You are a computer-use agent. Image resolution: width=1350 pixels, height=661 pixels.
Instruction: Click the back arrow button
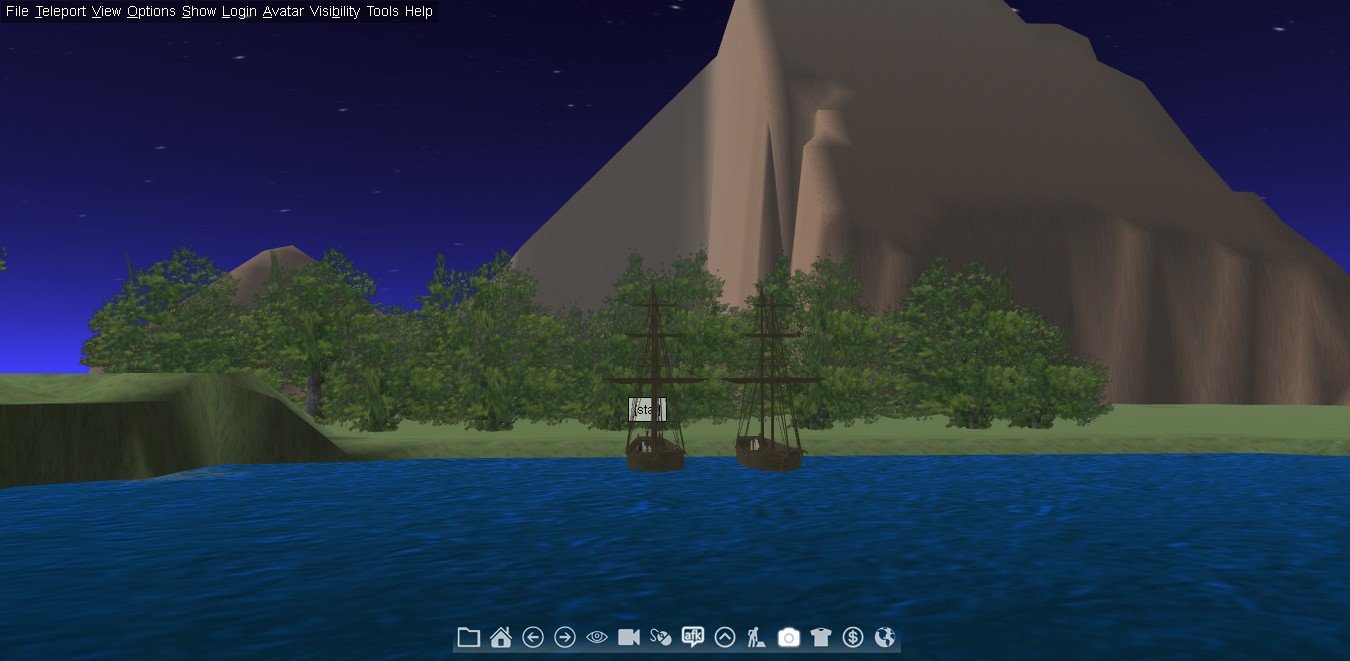(533, 637)
